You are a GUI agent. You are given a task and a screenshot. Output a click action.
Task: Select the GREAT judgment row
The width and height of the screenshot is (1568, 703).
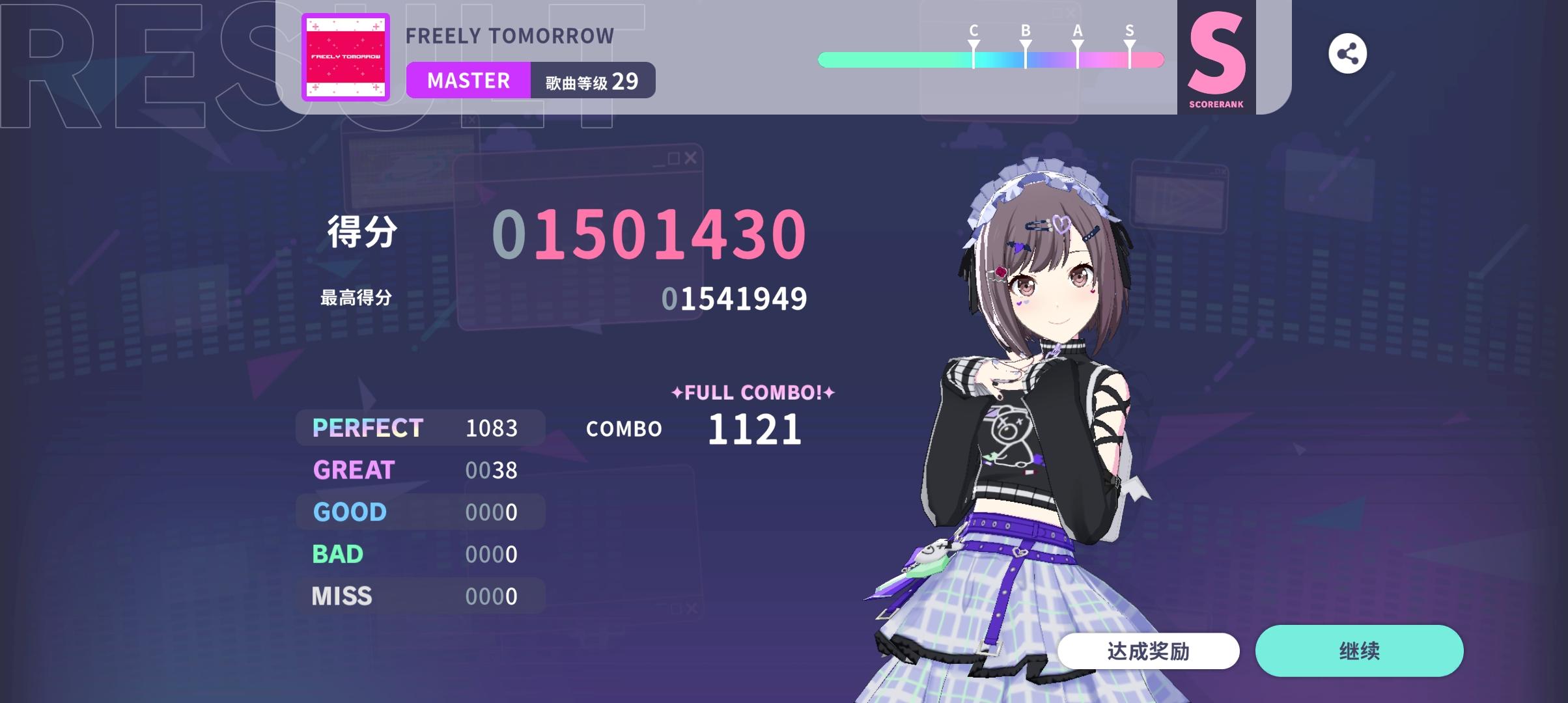click(420, 470)
